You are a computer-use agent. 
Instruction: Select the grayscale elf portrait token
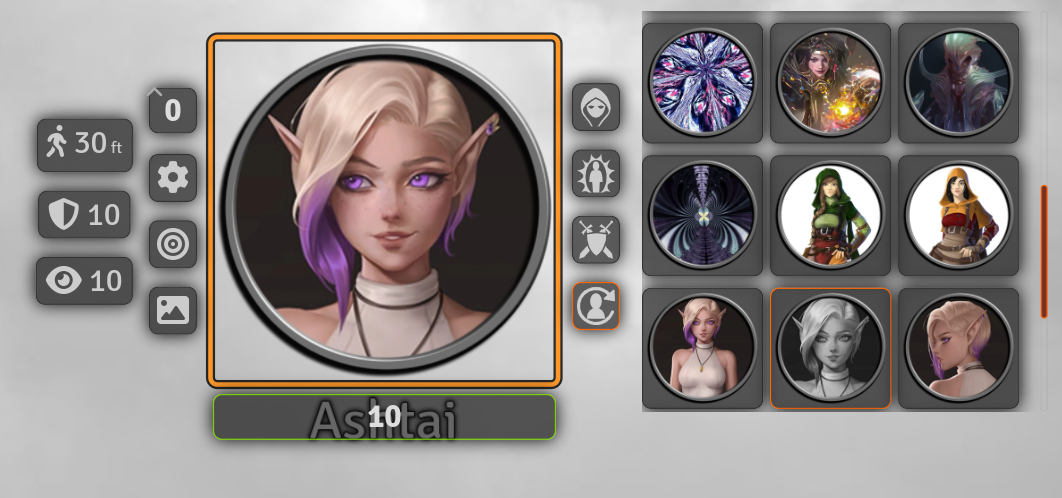coord(830,348)
